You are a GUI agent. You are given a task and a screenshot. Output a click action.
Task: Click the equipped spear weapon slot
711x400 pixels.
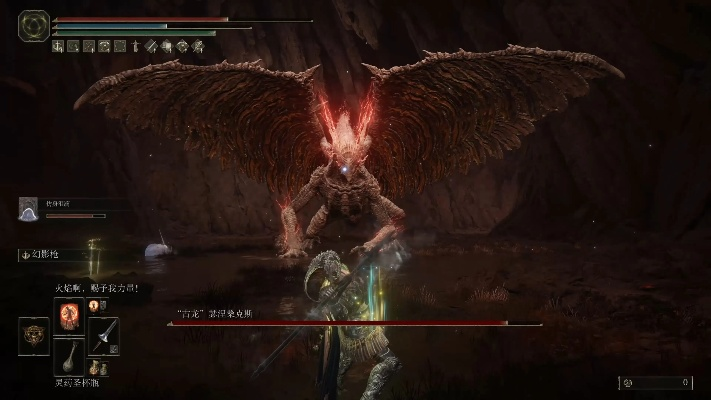point(102,335)
